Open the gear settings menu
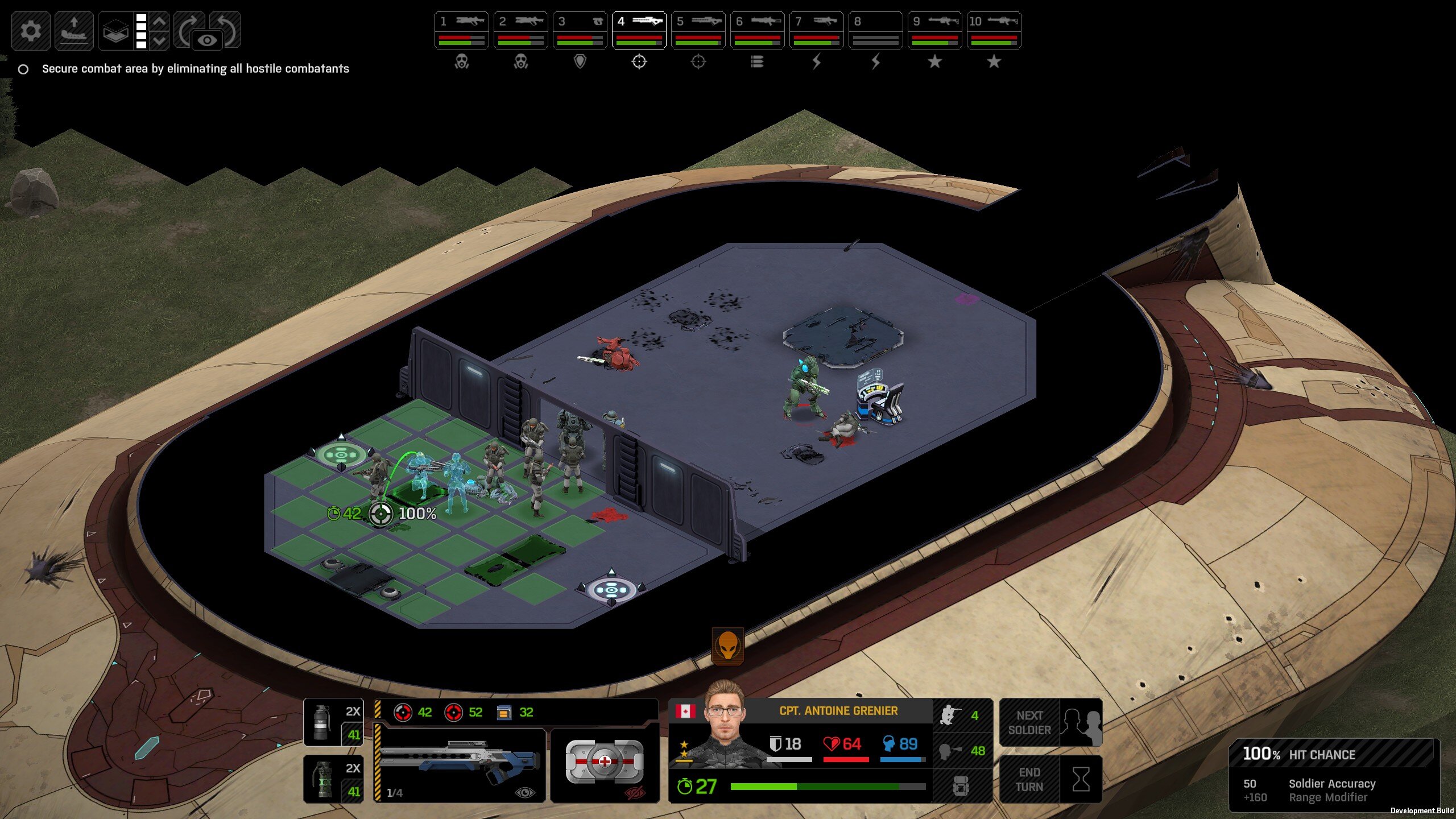The image size is (1456, 819). [x=31, y=31]
